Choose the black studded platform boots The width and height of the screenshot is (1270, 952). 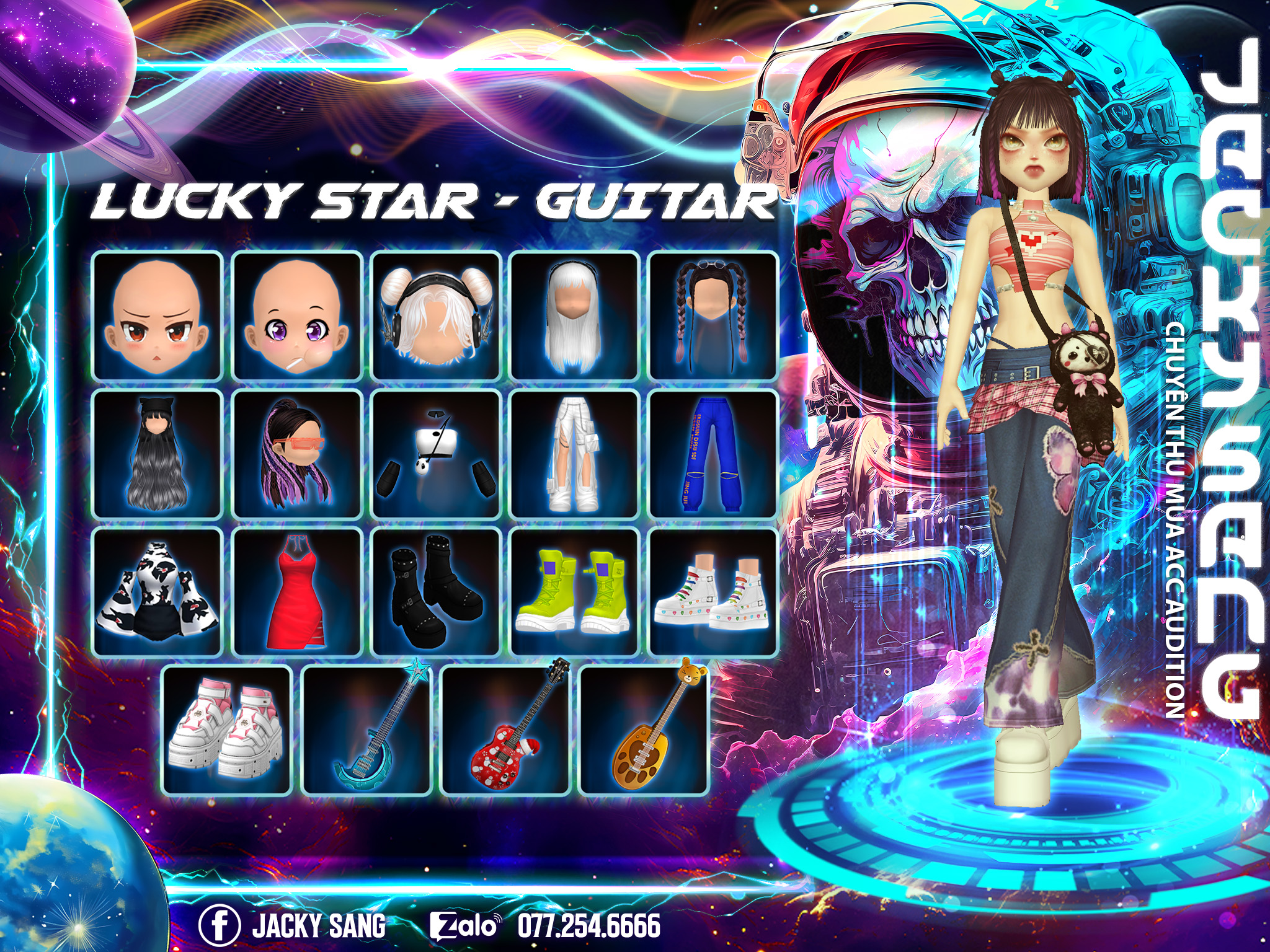[x=435, y=593]
